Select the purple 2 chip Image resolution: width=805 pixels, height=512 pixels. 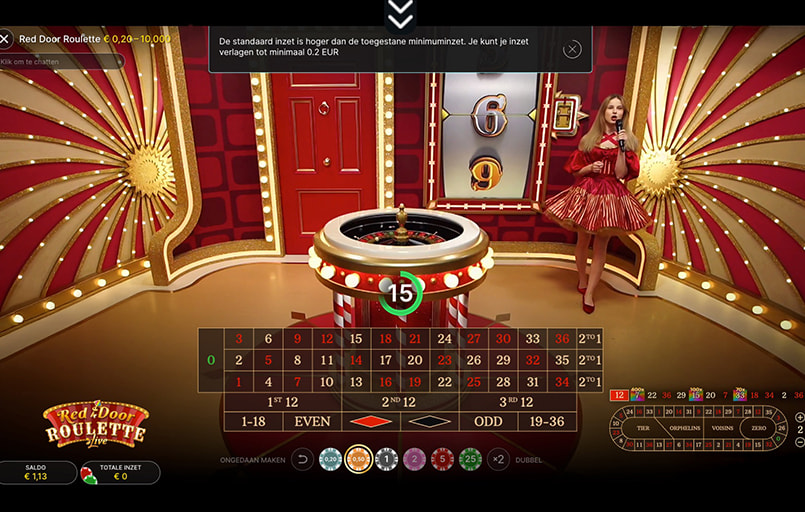click(x=414, y=459)
